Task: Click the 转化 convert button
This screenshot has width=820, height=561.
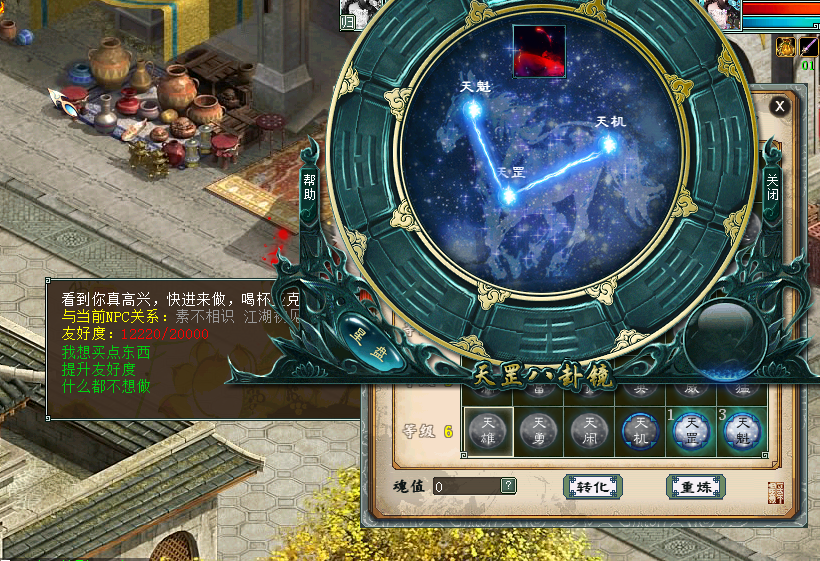Action: [x=592, y=487]
